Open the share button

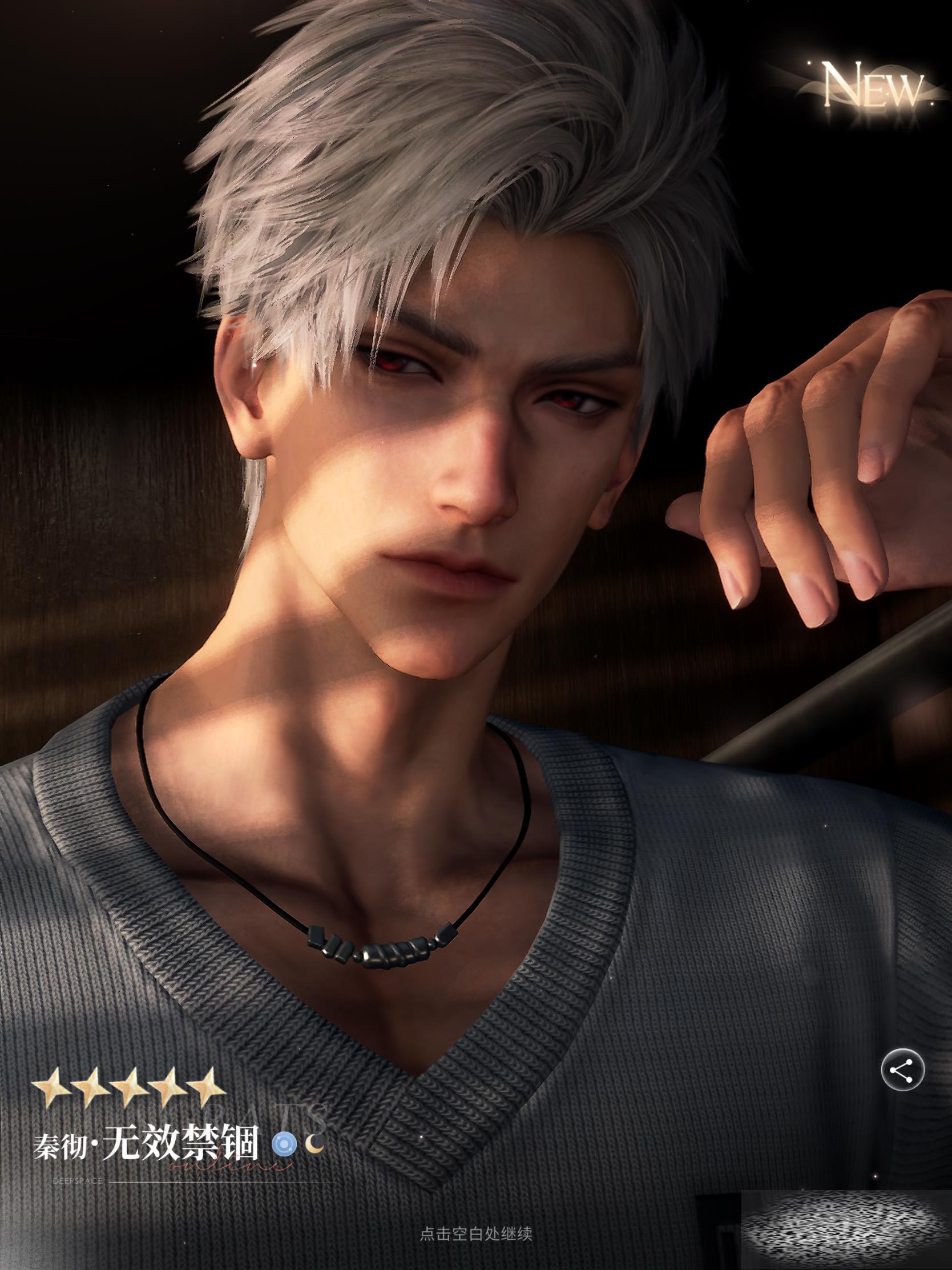[x=903, y=1070]
